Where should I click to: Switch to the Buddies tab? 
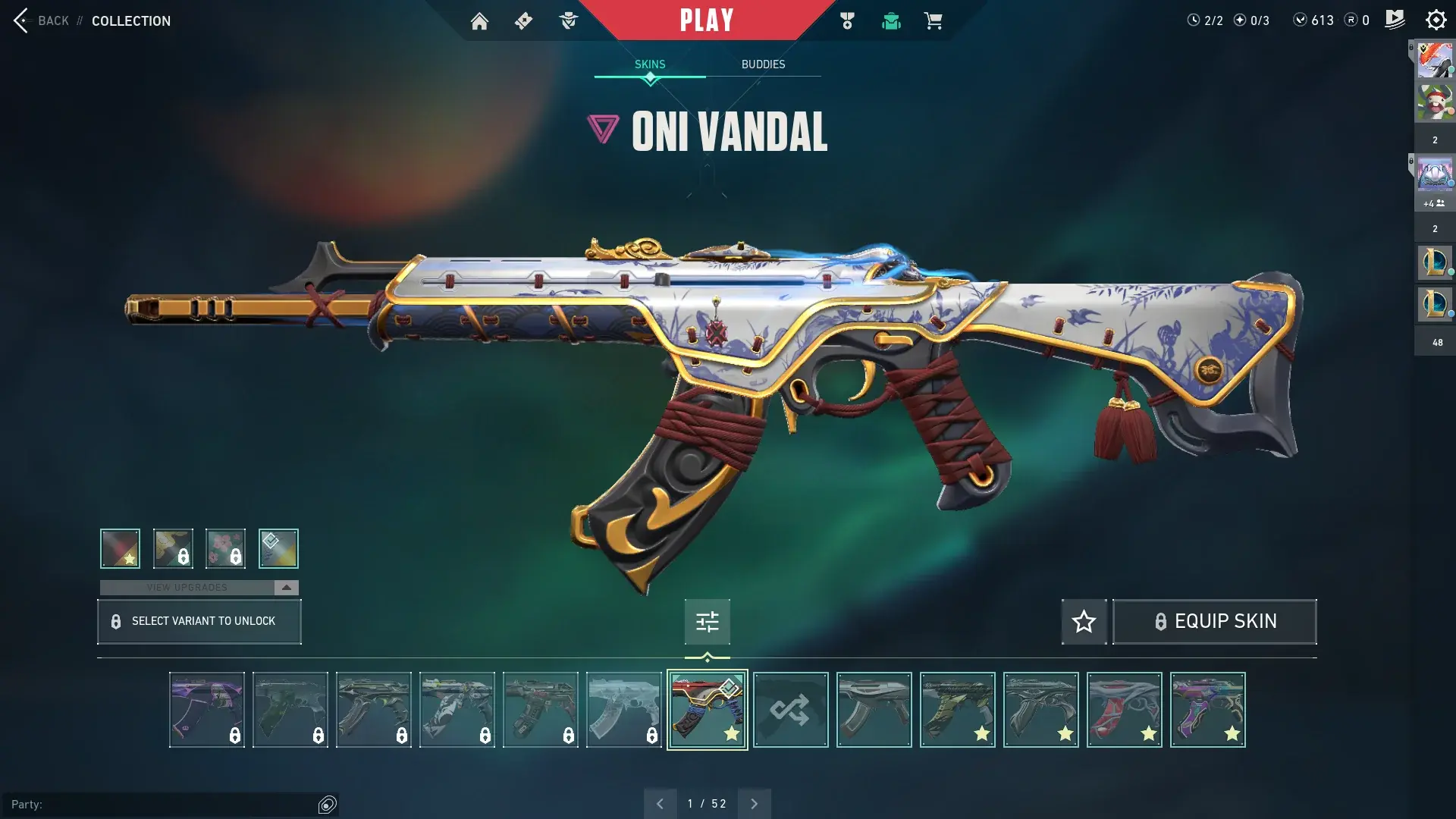[763, 64]
